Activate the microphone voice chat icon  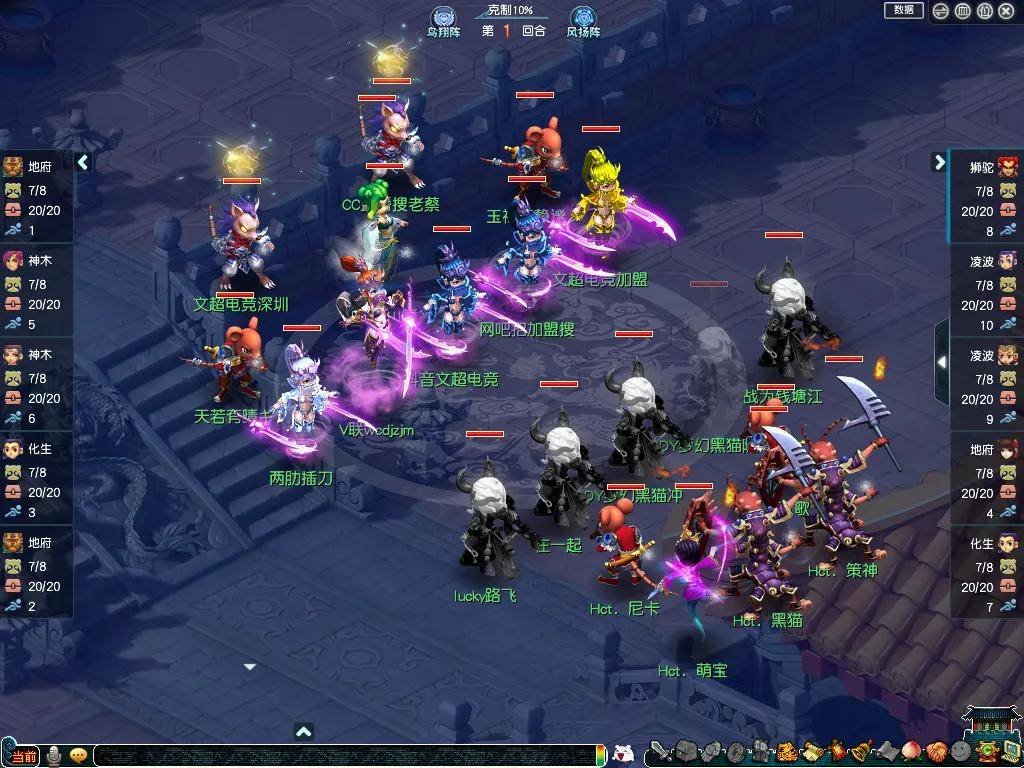pyautogui.click(x=54, y=755)
